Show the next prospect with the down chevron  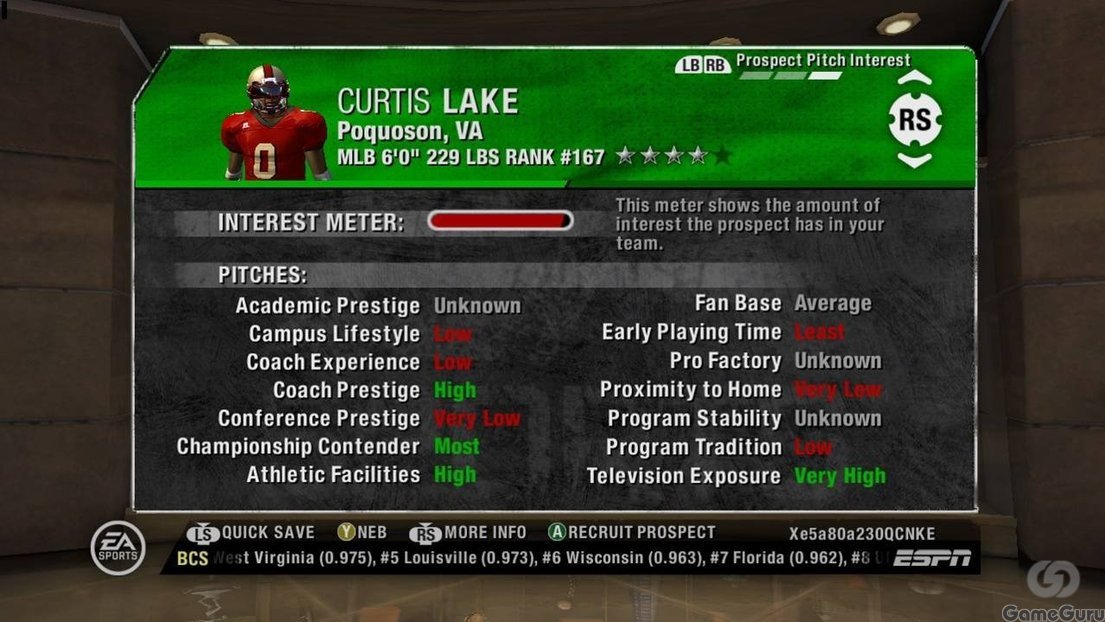[x=914, y=160]
